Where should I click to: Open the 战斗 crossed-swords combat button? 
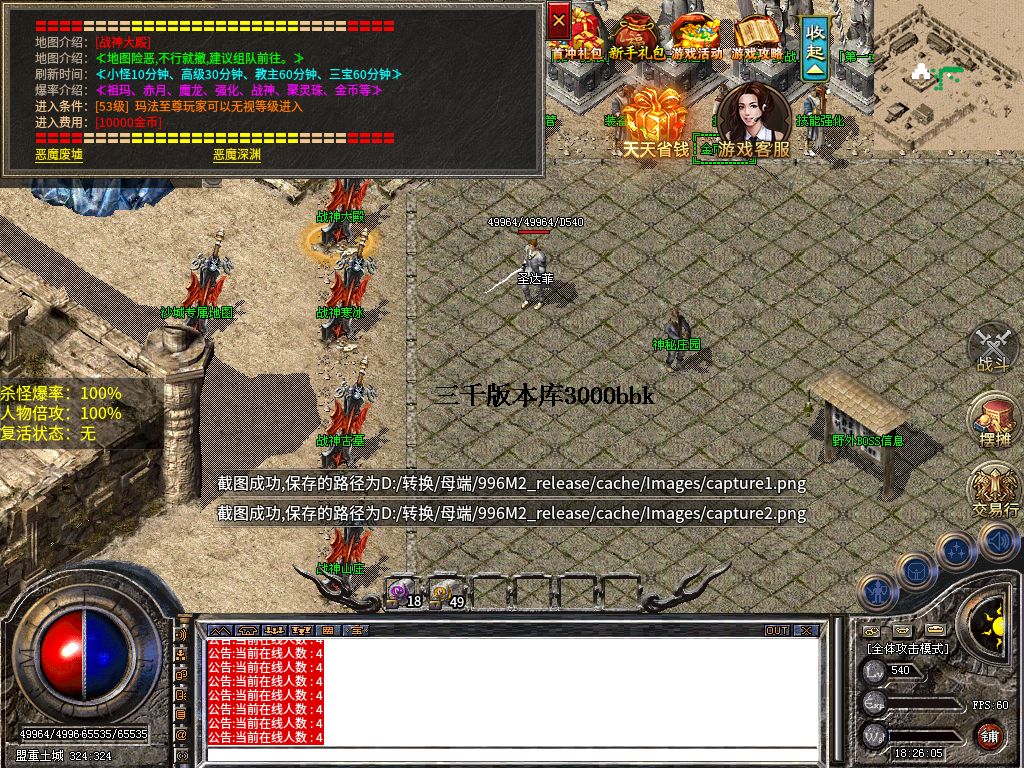993,346
